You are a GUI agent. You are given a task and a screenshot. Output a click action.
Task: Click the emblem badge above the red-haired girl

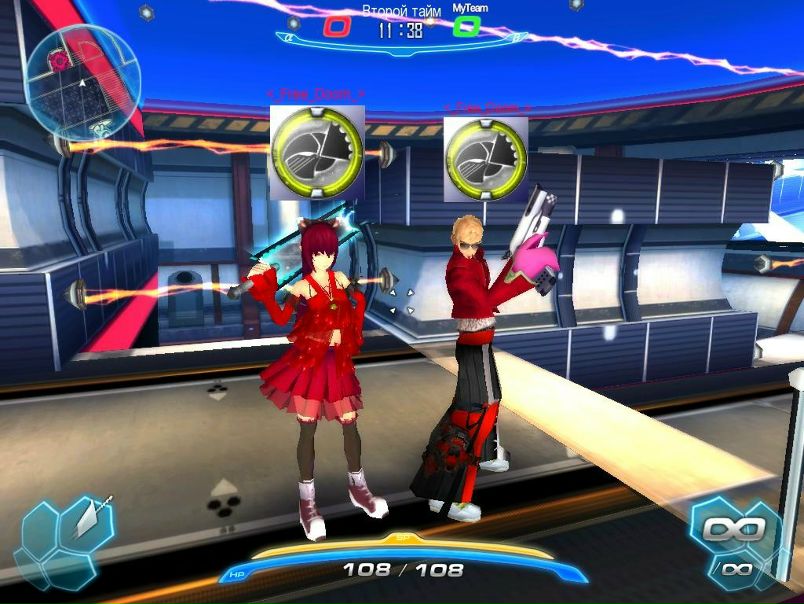tap(317, 151)
